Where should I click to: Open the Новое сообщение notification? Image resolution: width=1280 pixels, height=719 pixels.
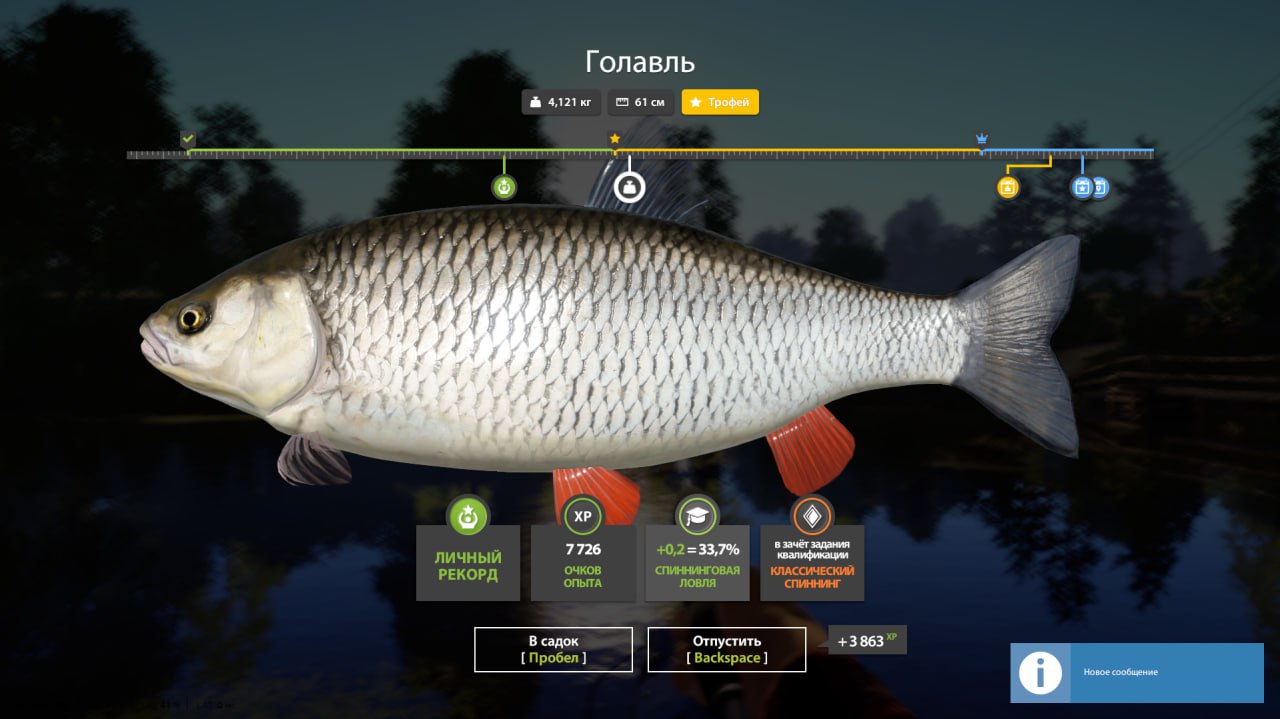[1136, 672]
